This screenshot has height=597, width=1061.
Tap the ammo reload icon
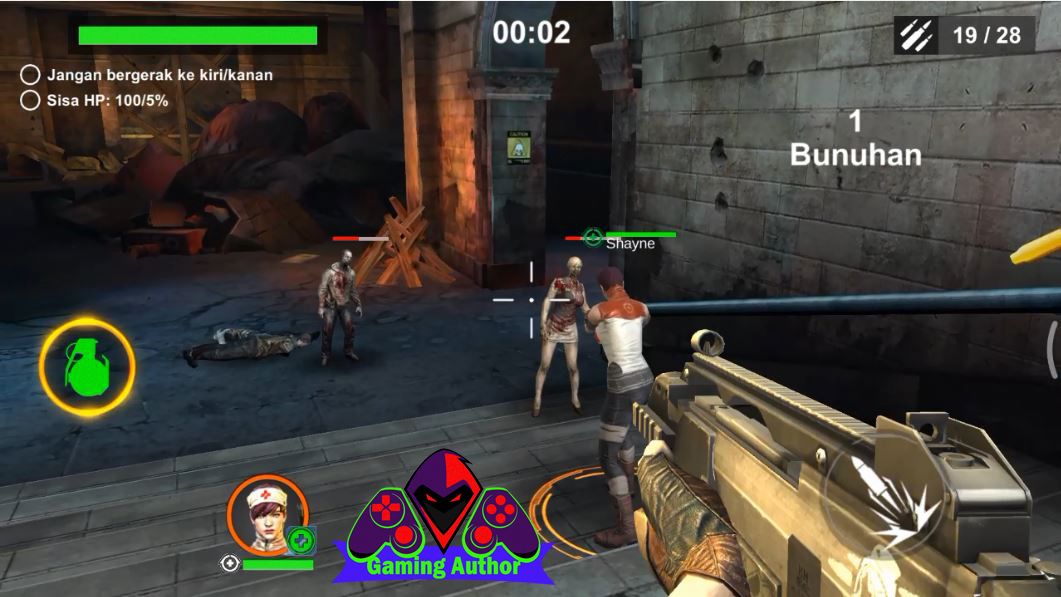coord(916,35)
